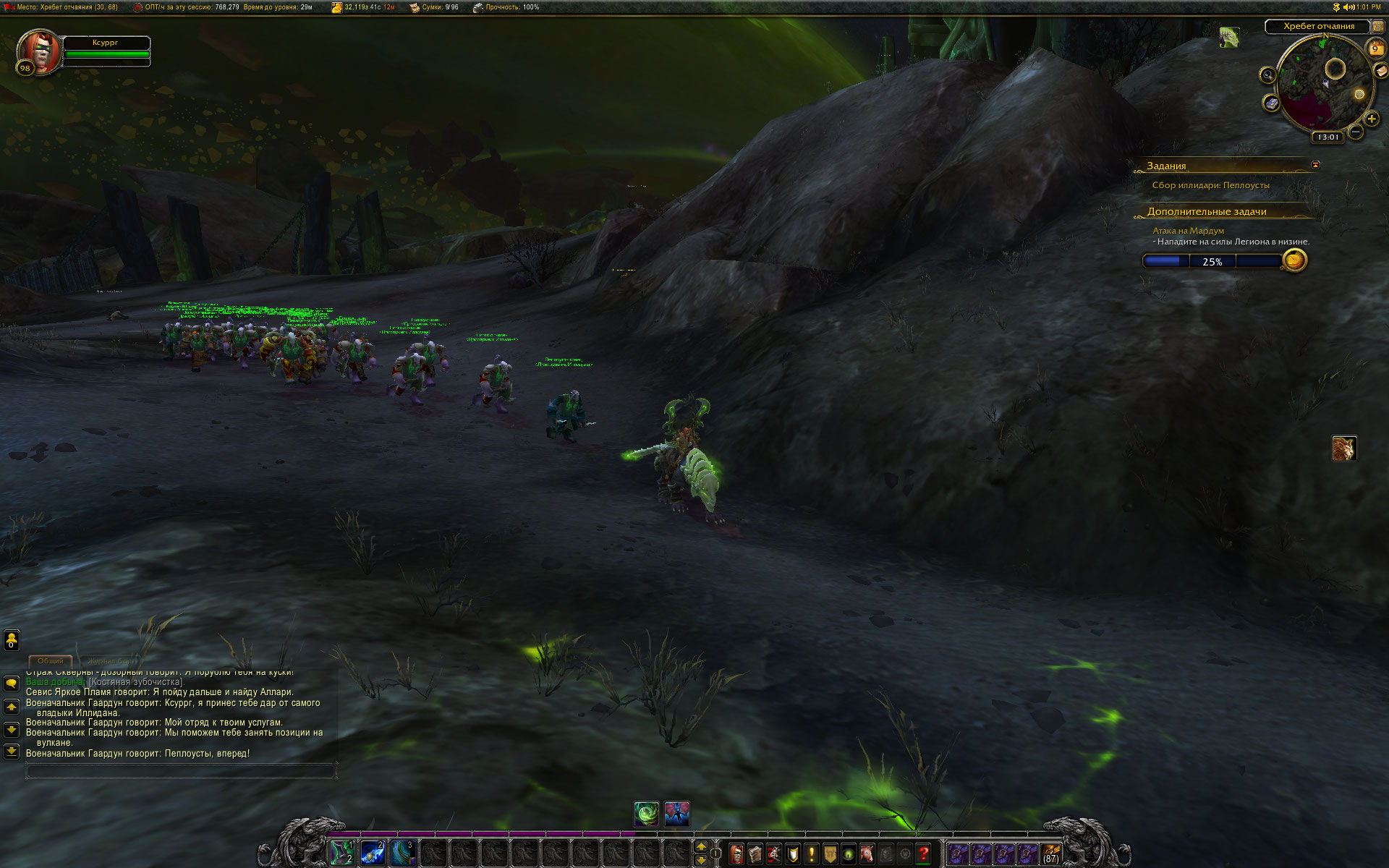
Task: Open the chat speech bubble menu
Action: [x=12, y=684]
